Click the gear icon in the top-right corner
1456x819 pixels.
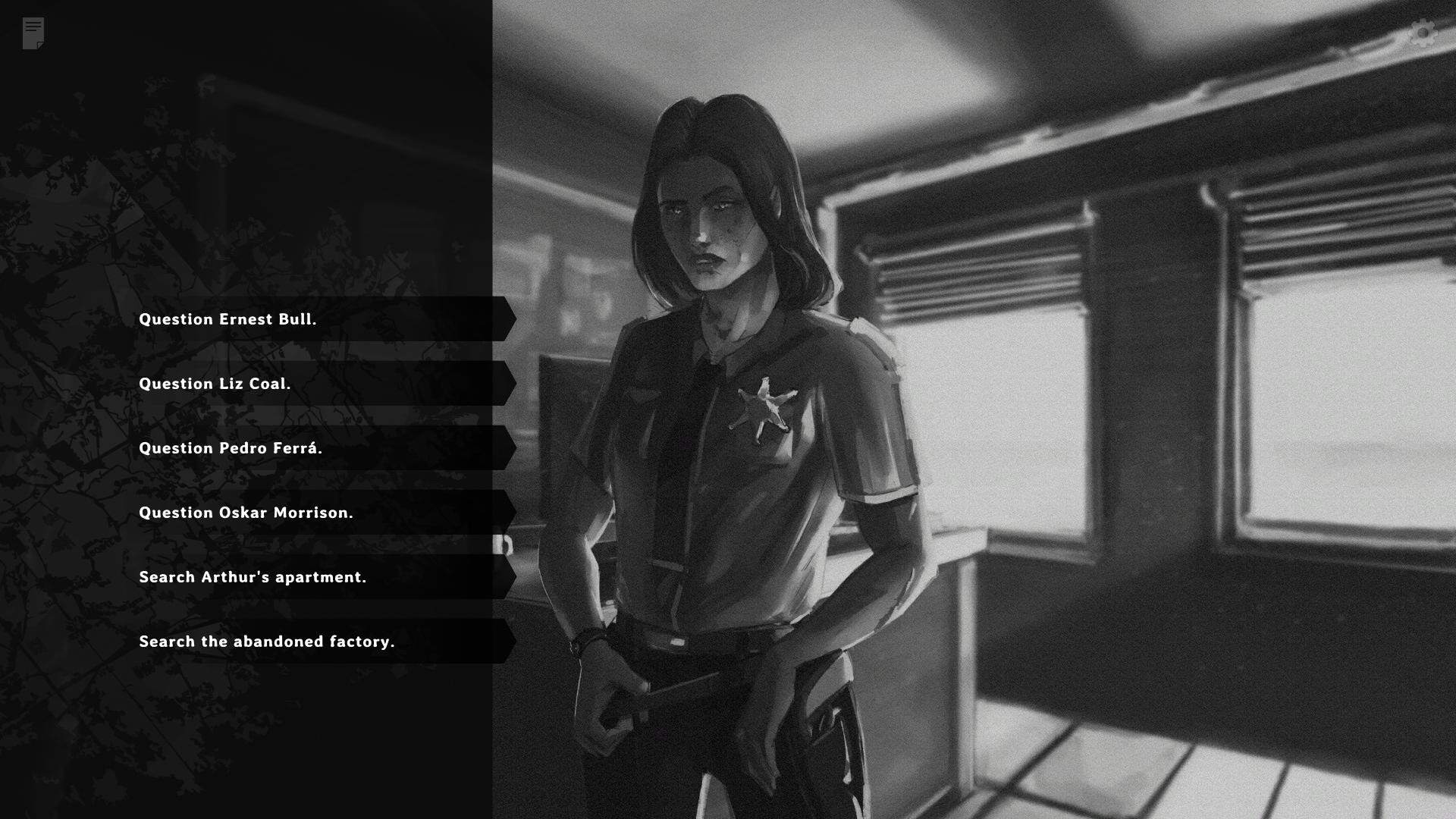(x=1422, y=33)
